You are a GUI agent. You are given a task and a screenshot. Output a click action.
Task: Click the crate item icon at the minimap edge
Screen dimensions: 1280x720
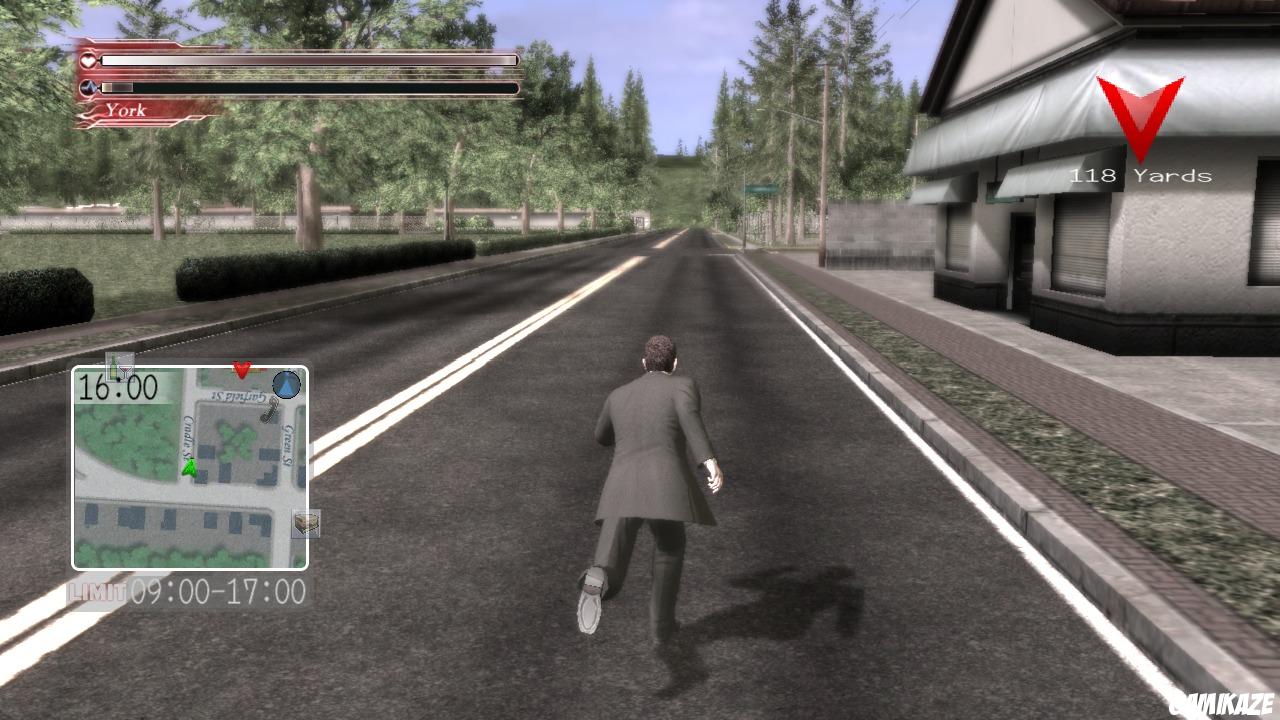click(x=304, y=522)
